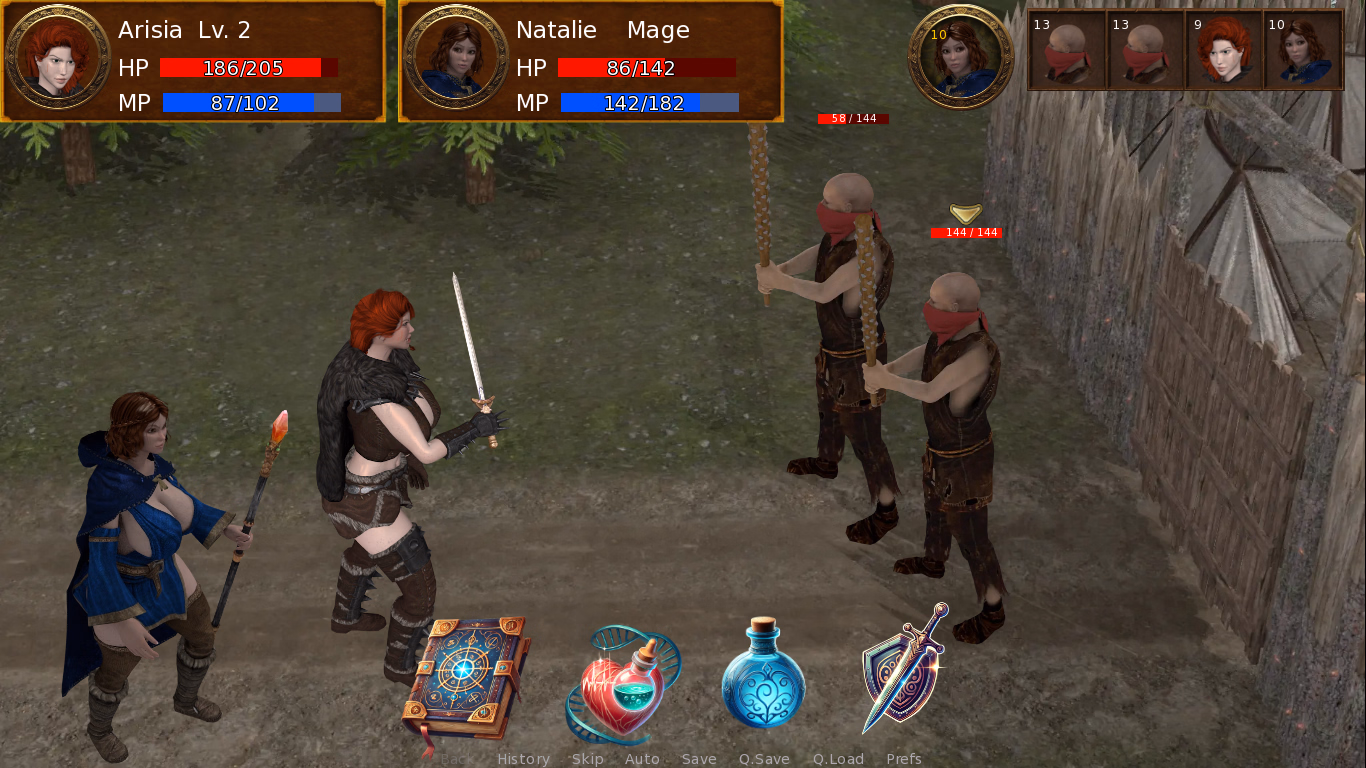Quick load with Q.Load

click(x=838, y=759)
